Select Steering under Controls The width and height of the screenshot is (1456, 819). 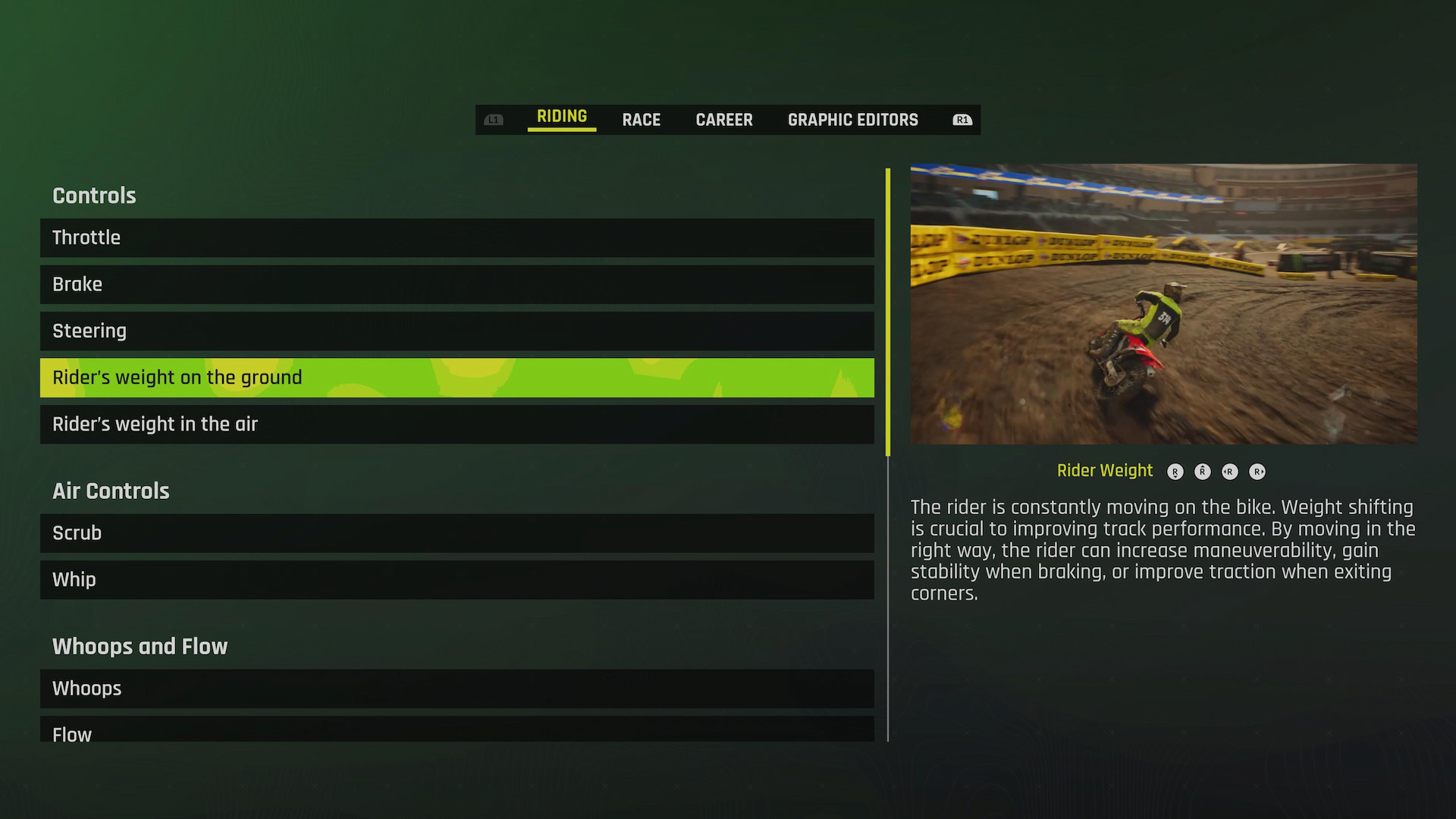455,331
